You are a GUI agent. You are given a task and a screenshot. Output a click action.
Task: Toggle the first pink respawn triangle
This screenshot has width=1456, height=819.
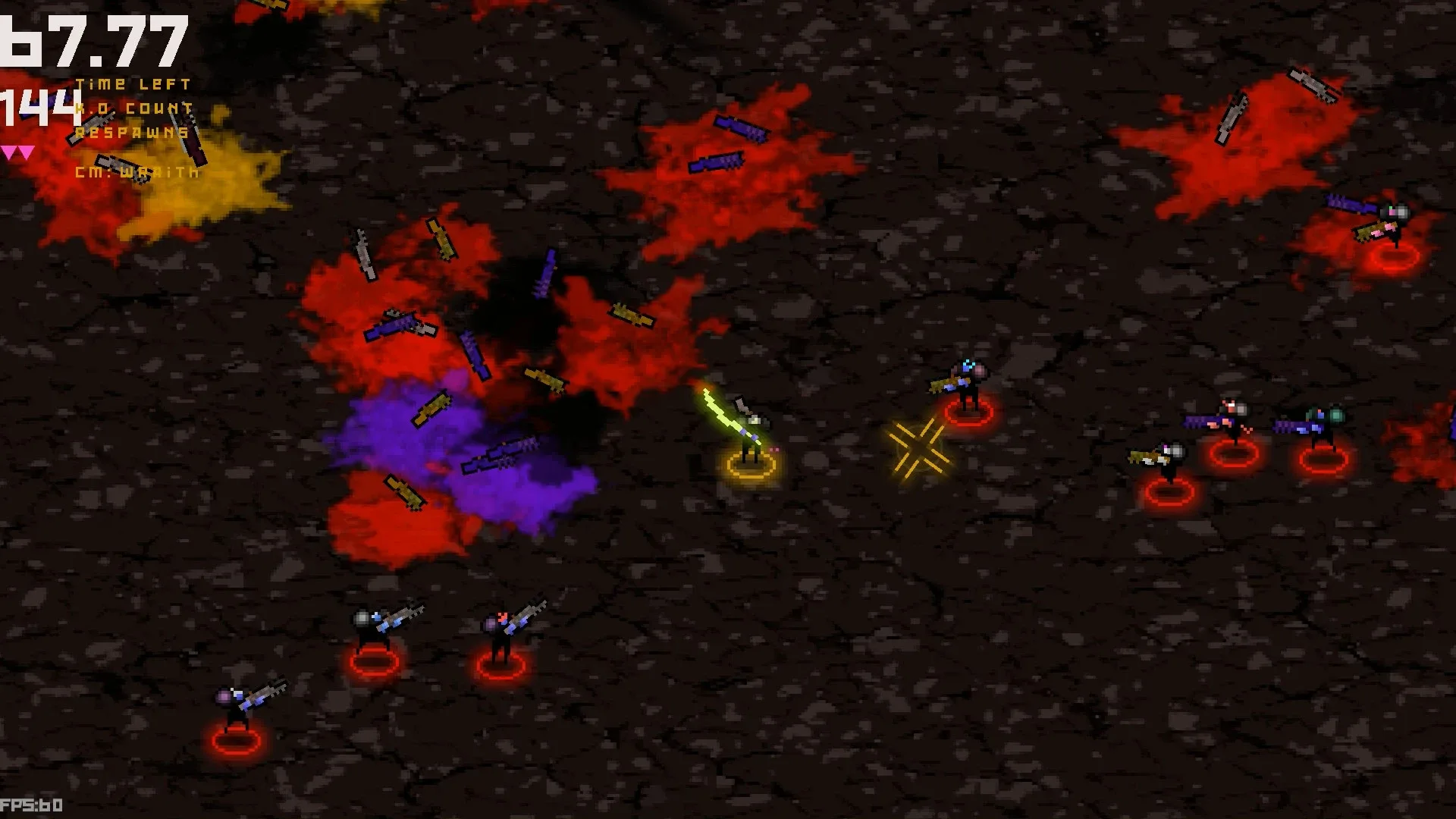(9, 150)
